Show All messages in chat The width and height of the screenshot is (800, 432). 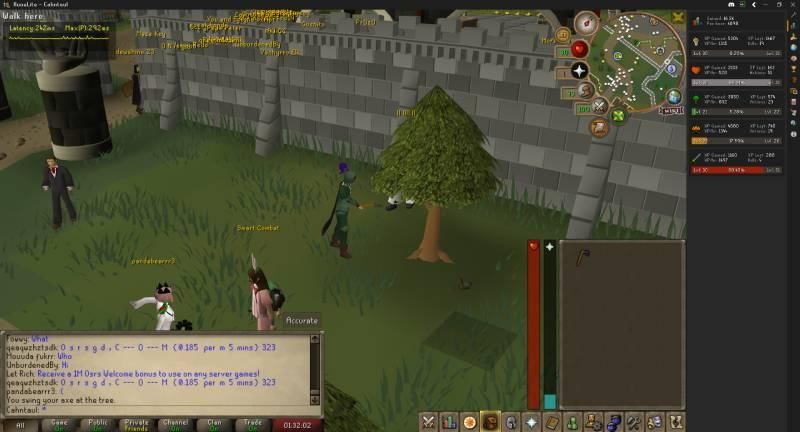[x=20, y=424]
